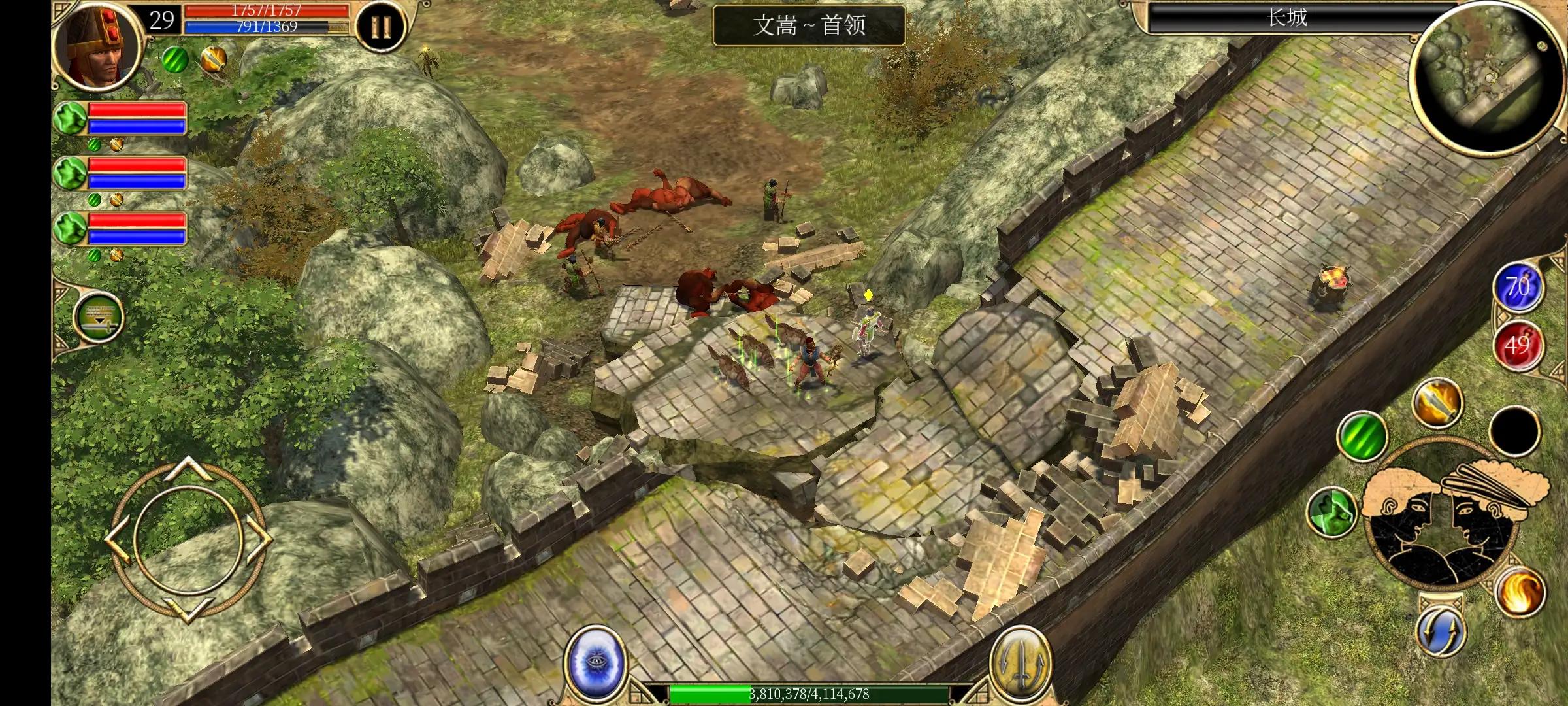
Task: Select the empty black skill slot
Action: 1515,430
